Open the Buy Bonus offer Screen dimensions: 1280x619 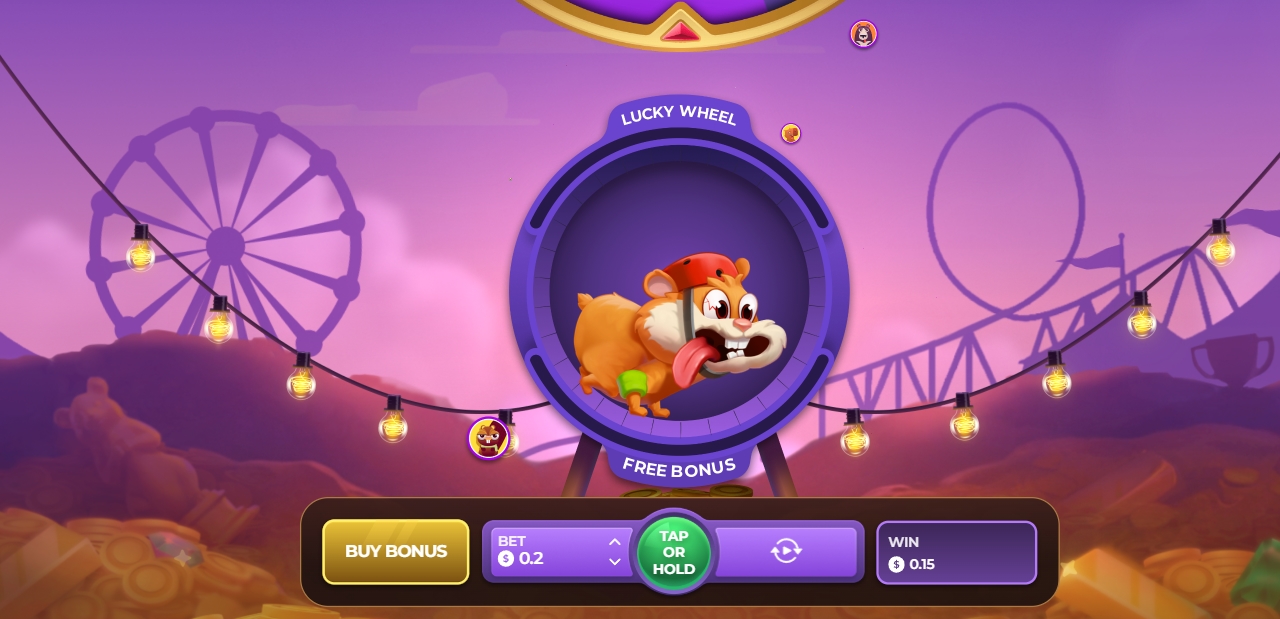(395, 551)
